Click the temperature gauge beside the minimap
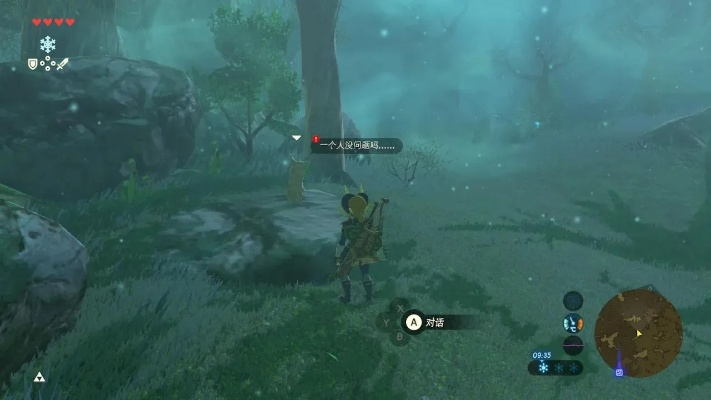The width and height of the screenshot is (711, 400). point(572,323)
